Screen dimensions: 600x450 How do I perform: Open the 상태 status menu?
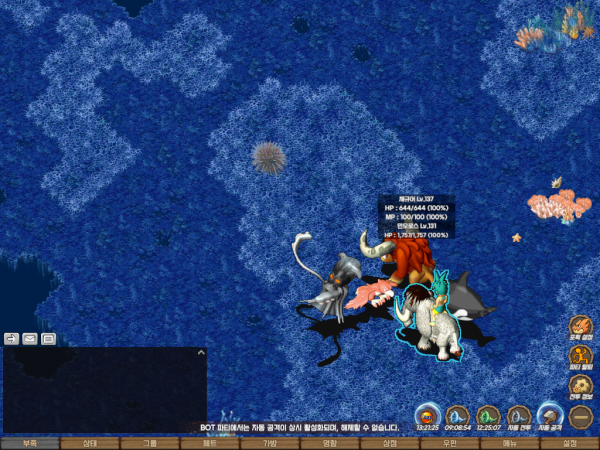click(x=90, y=442)
